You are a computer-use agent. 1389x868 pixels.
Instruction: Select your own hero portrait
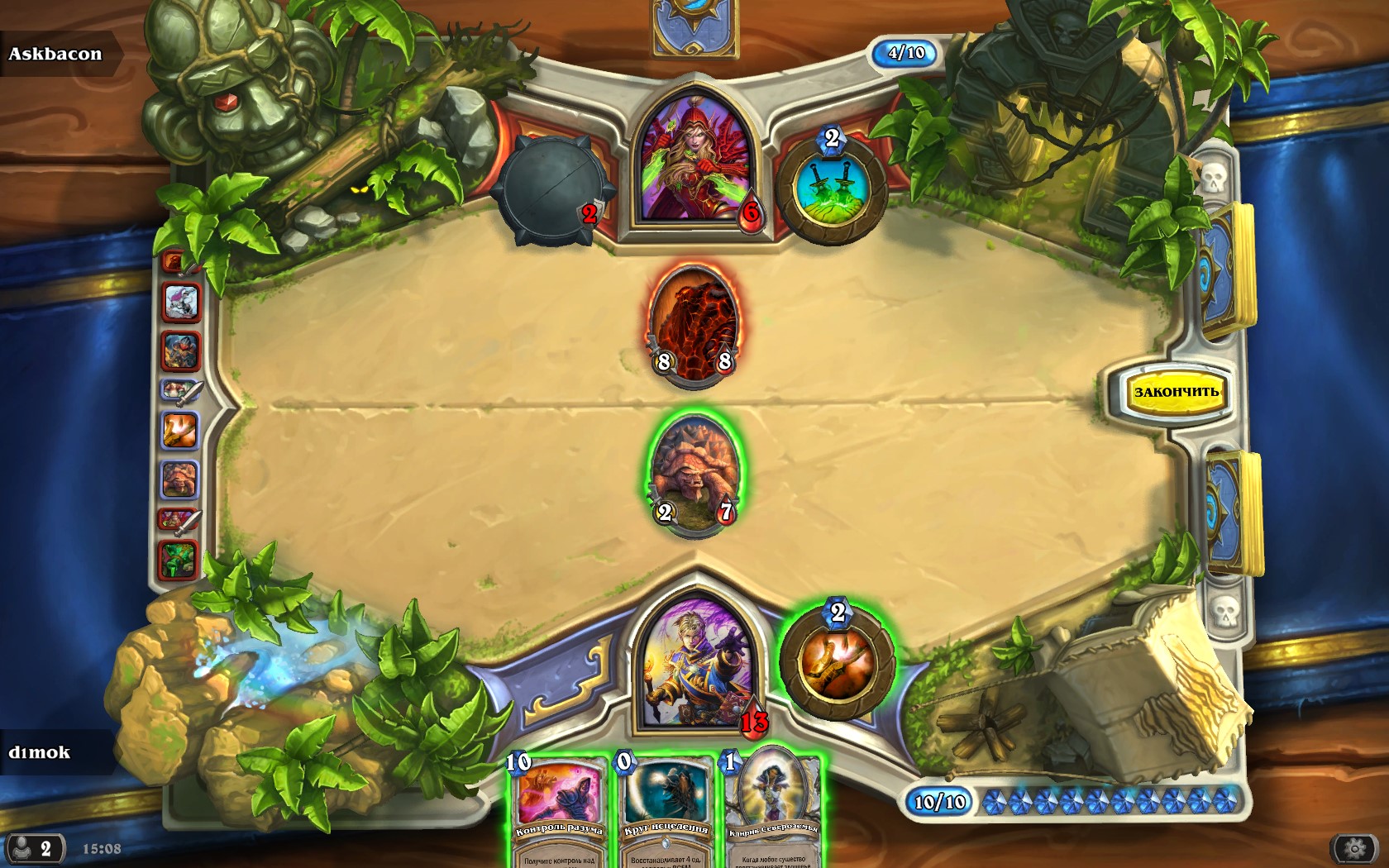click(696, 661)
